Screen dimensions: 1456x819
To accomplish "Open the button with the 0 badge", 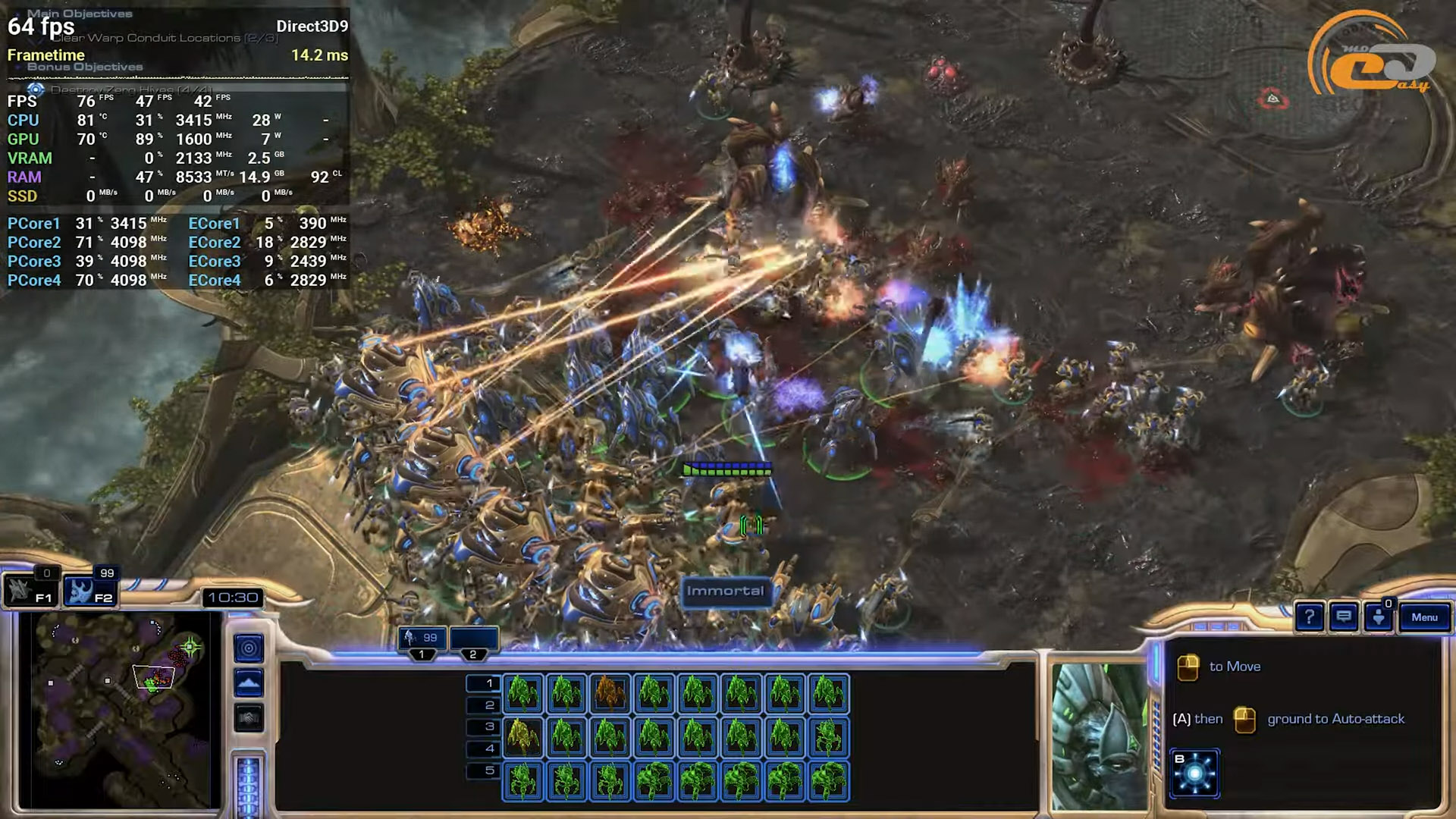I will tap(1379, 617).
